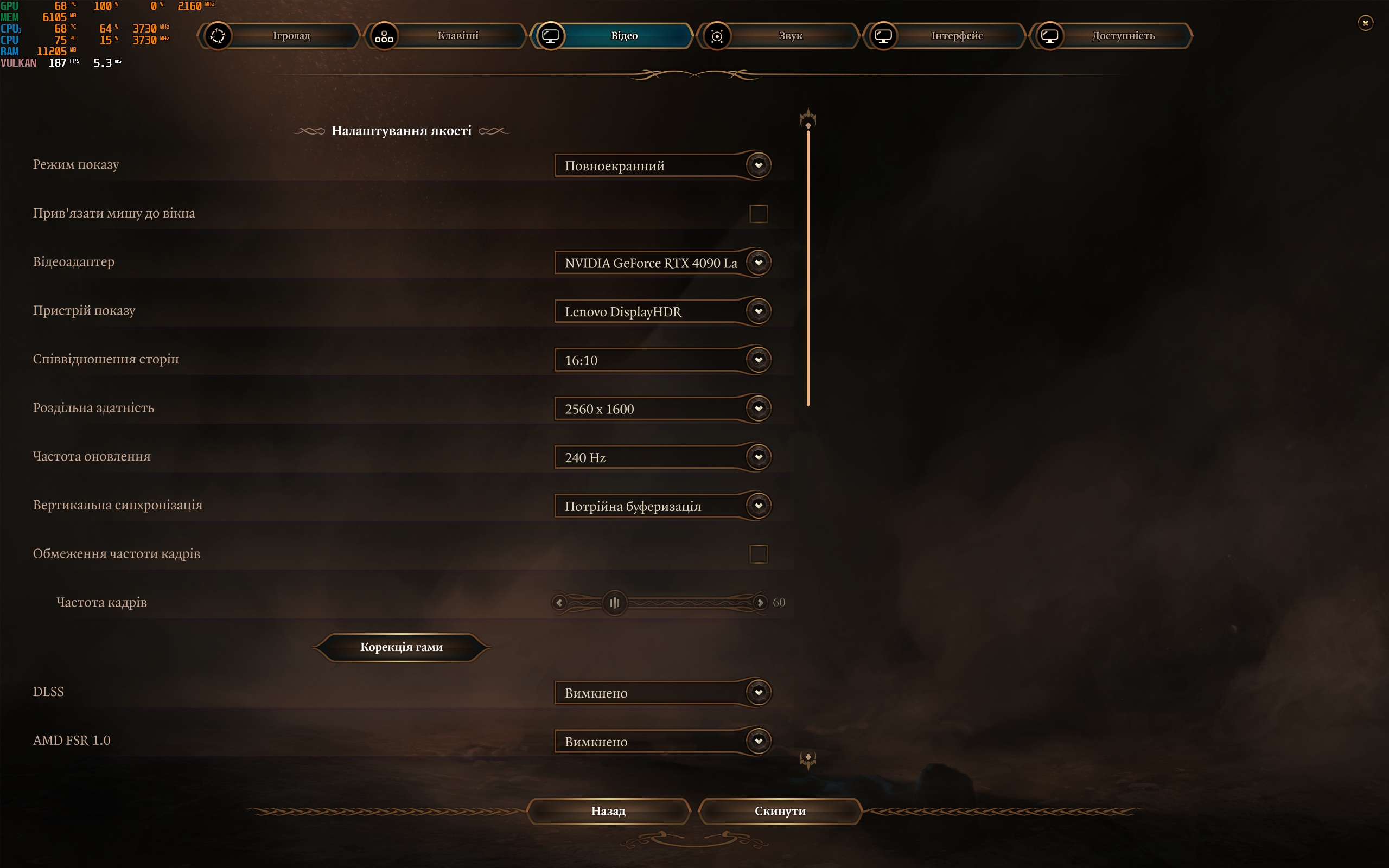
Task: Open the Співвідношення сторін dropdown
Action: tap(662, 360)
